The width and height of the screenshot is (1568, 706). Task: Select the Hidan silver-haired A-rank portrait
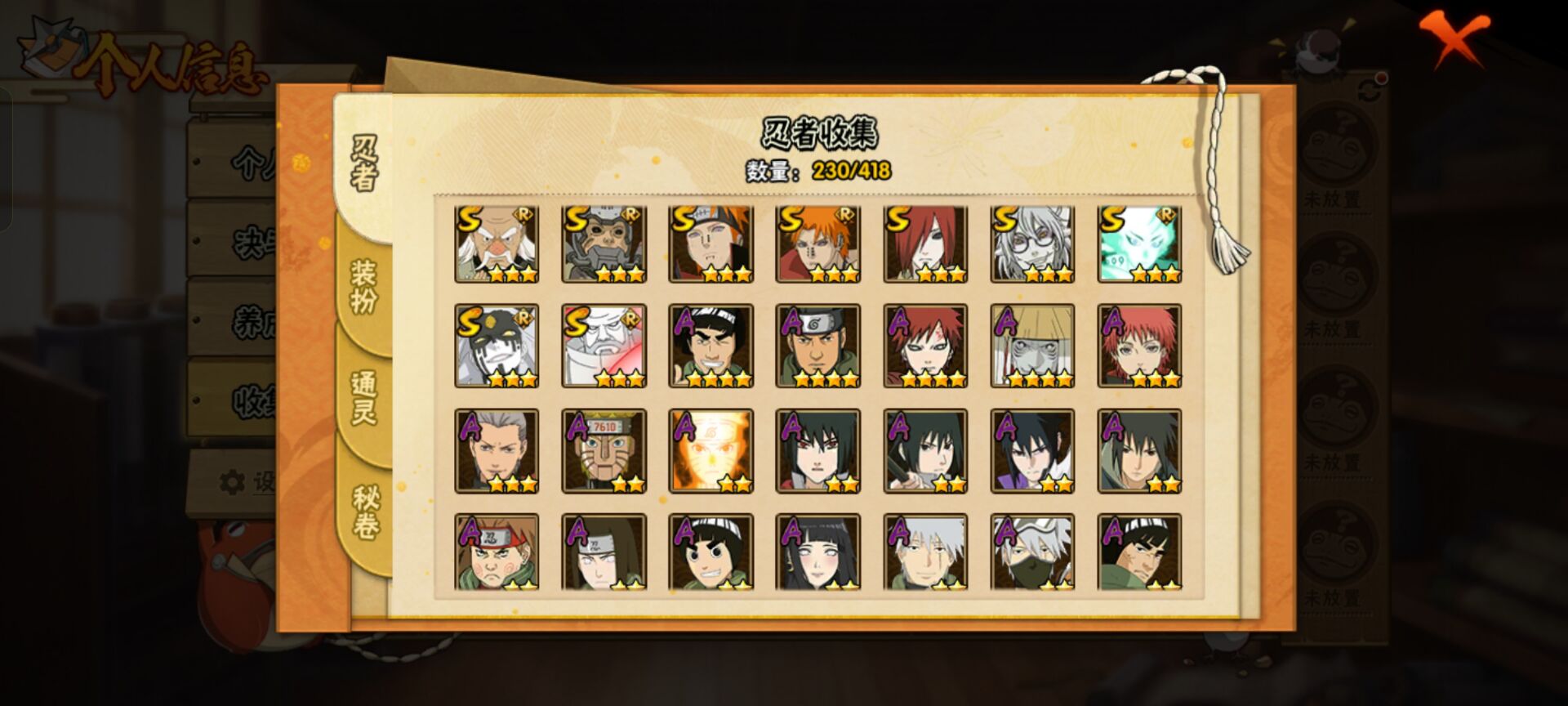497,451
